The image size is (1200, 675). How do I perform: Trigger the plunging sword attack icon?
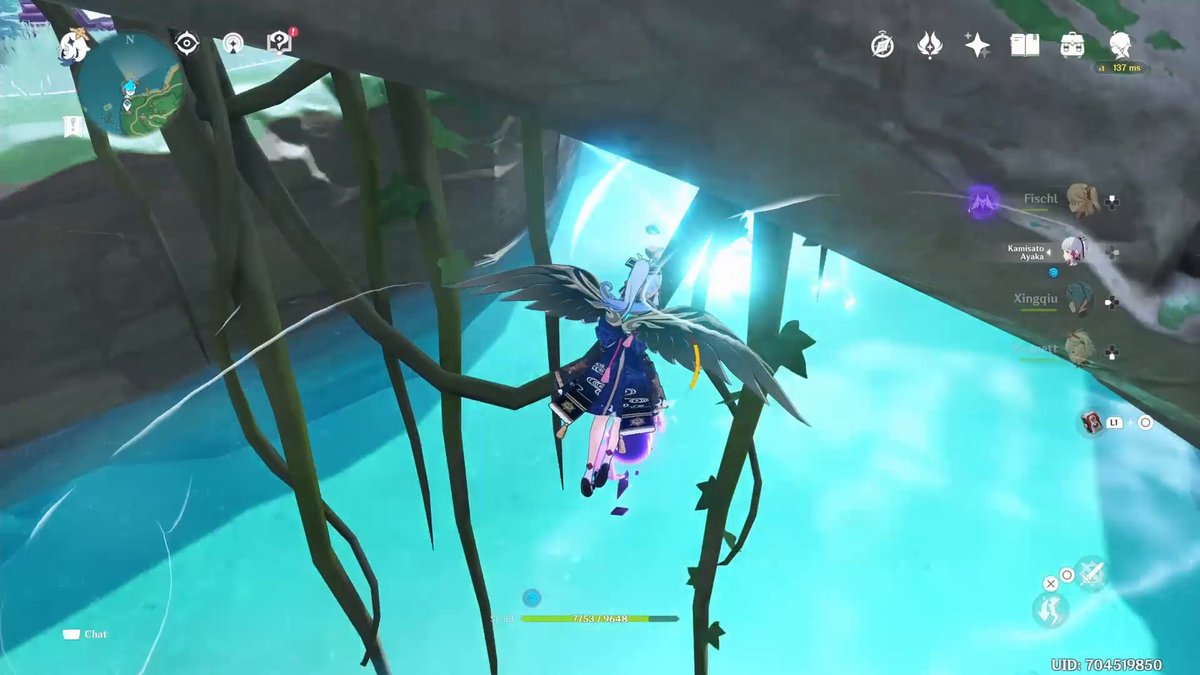pyautogui.click(x=1092, y=573)
